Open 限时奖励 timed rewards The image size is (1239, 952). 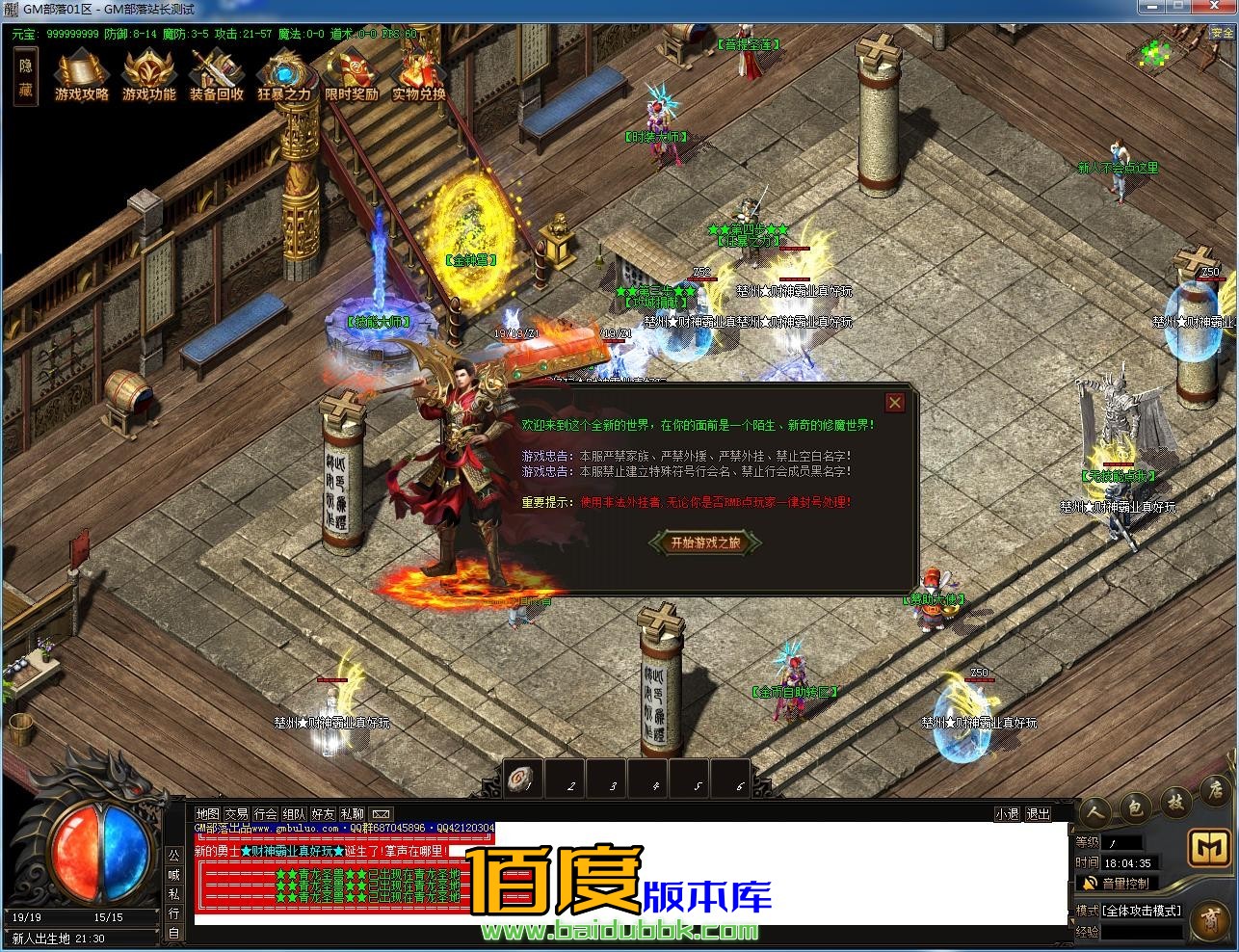coord(352,74)
